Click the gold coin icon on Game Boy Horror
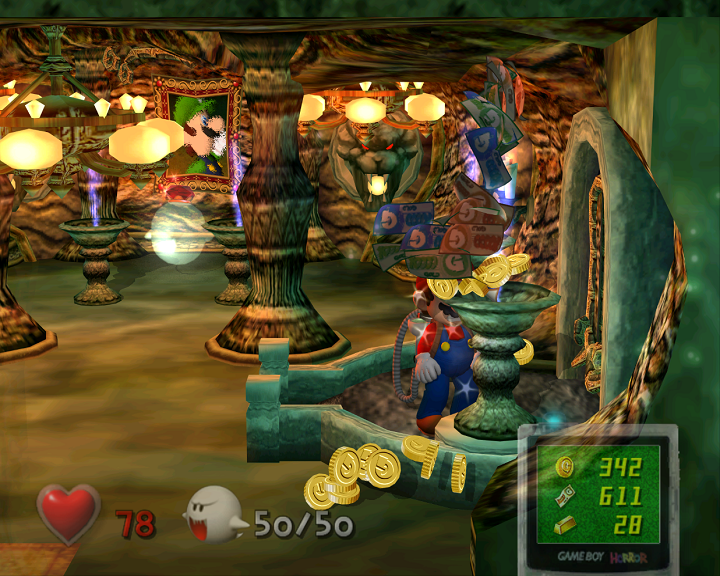Screen dimensions: 720x576 coord(565,467)
